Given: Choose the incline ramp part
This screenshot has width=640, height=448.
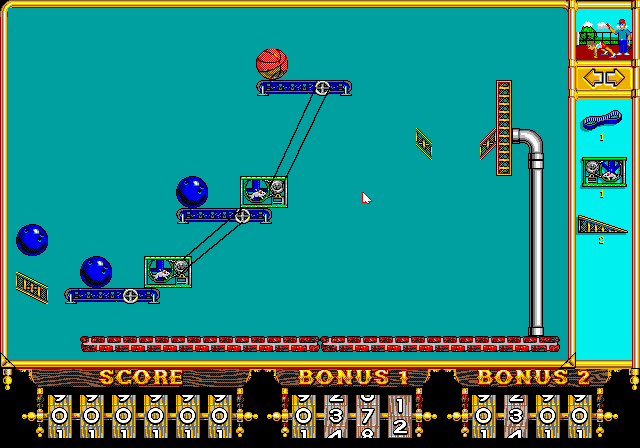Looking at the screenshot, I should [x=602, y=226].
